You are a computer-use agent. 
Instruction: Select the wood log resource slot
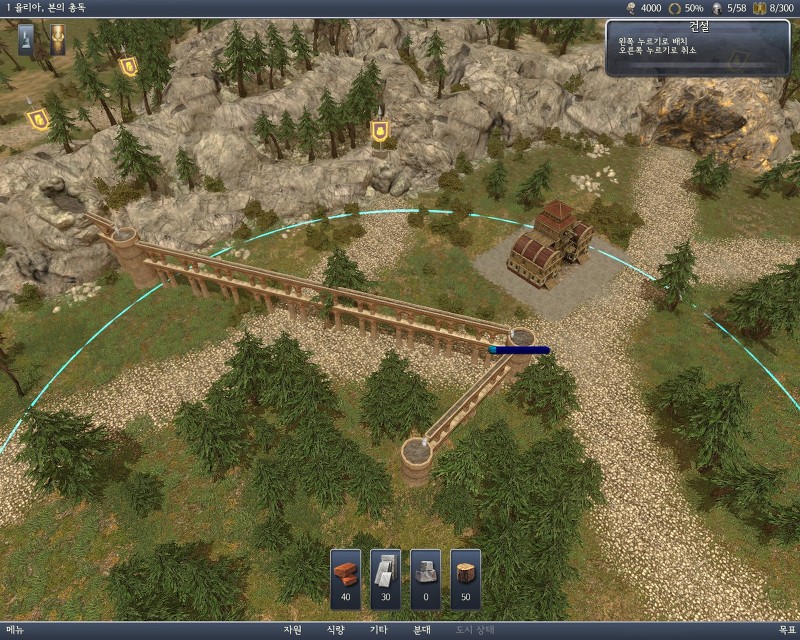click(x=466, y=578)
